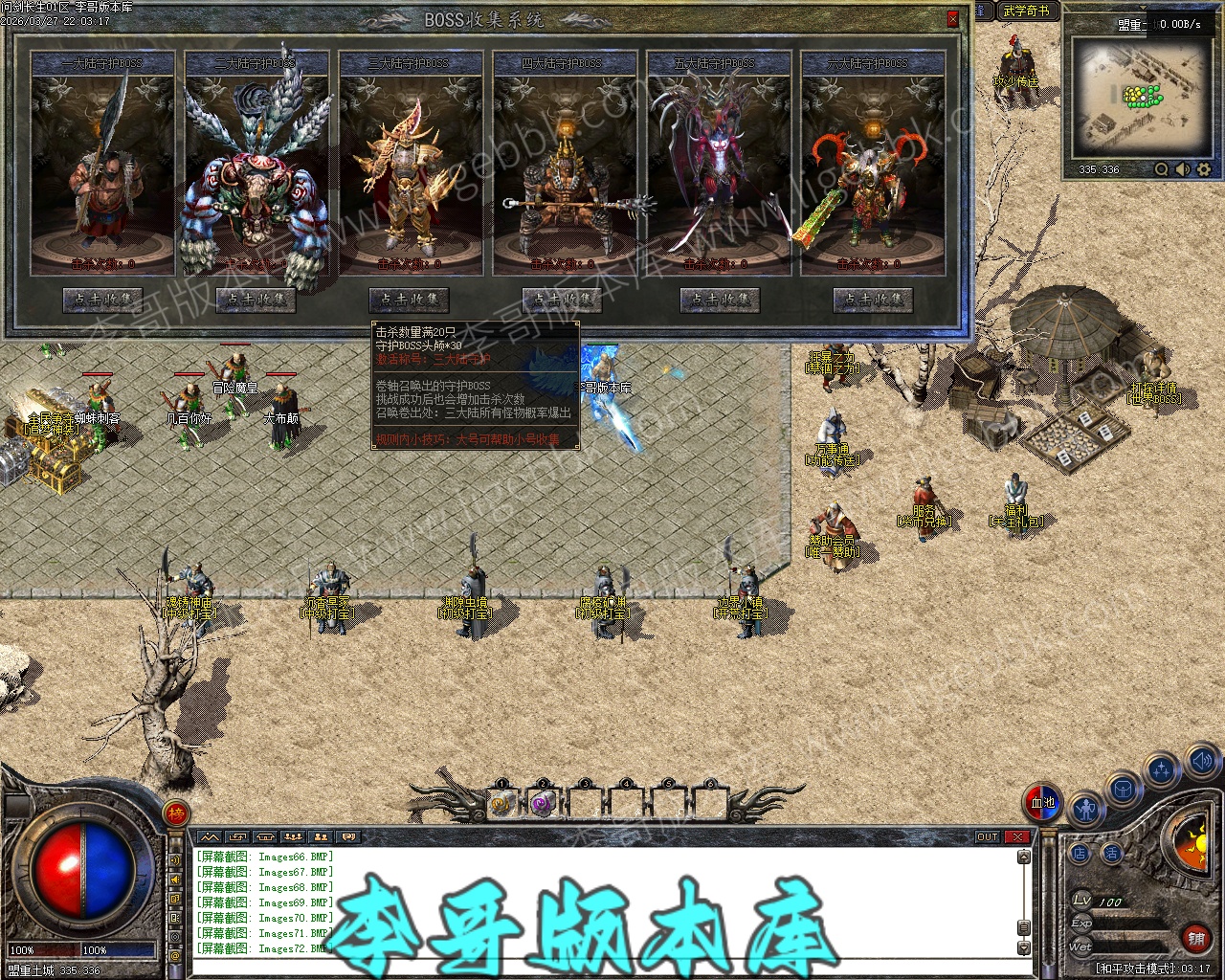Open the character equipment icon
This screenshot has height=980, width=1225.
(1085, 811)
